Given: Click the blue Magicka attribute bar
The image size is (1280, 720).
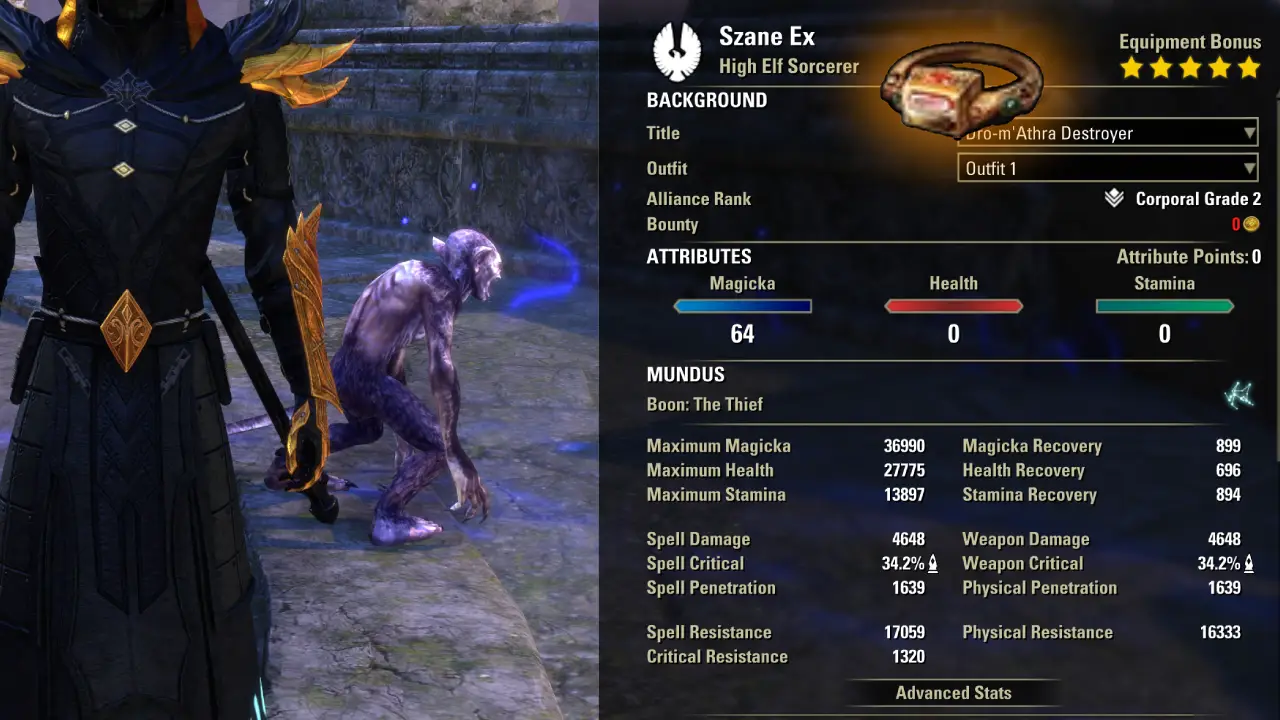Looking at the screenshot, I should coord(742,307).
